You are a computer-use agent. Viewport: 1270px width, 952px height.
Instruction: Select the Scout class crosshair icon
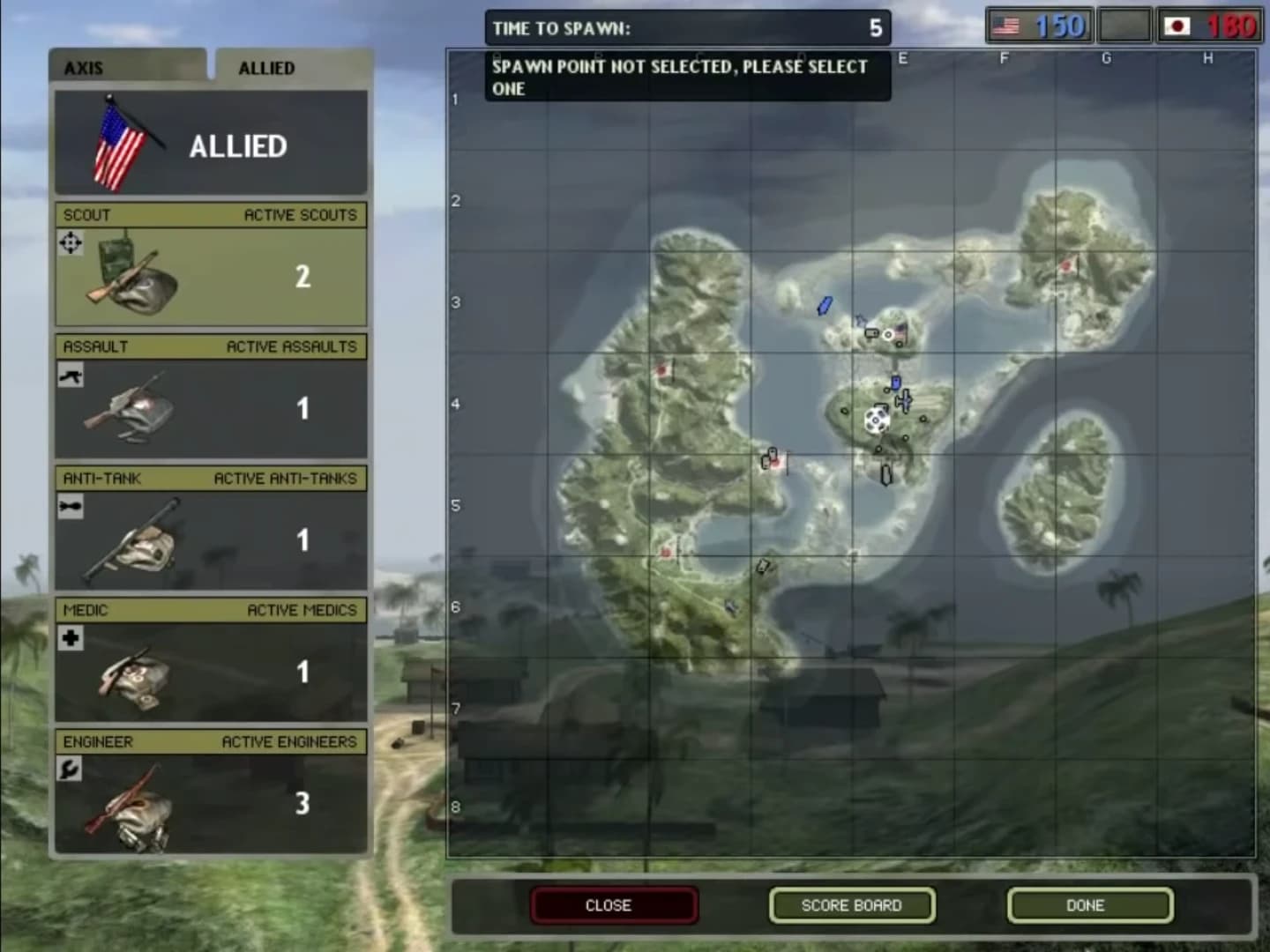tap(71, 242)
